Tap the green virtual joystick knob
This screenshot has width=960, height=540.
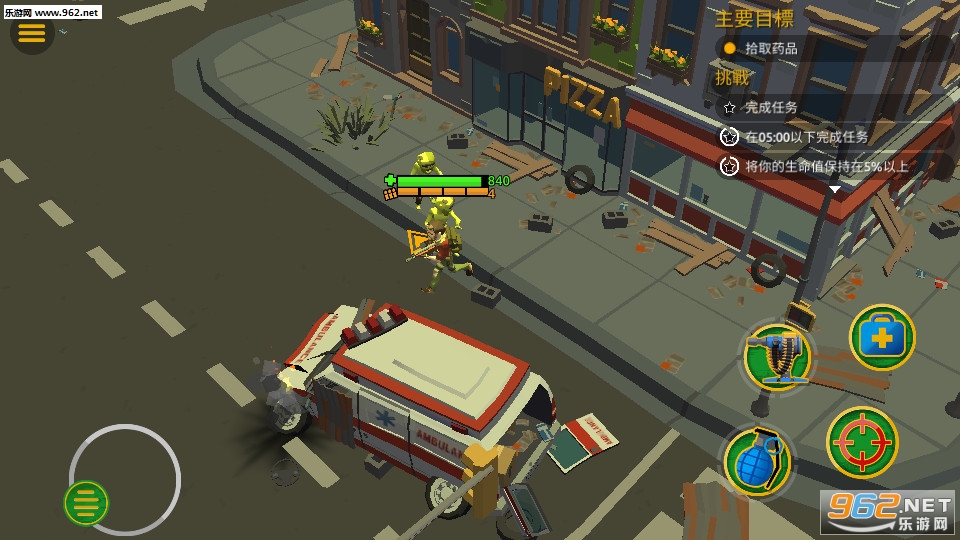(87, 502)
